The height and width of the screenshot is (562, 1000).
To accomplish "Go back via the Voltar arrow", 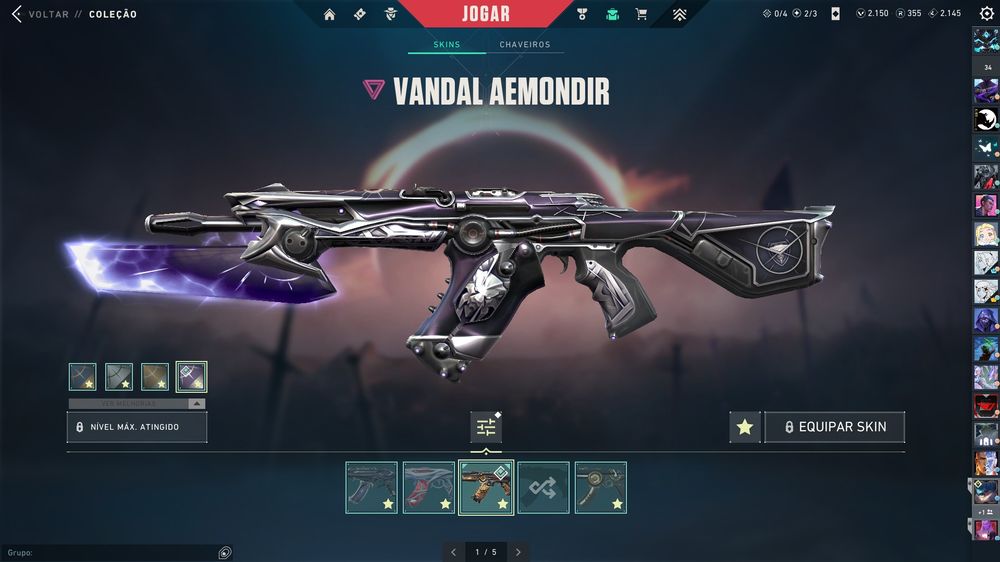I will 16,14.
